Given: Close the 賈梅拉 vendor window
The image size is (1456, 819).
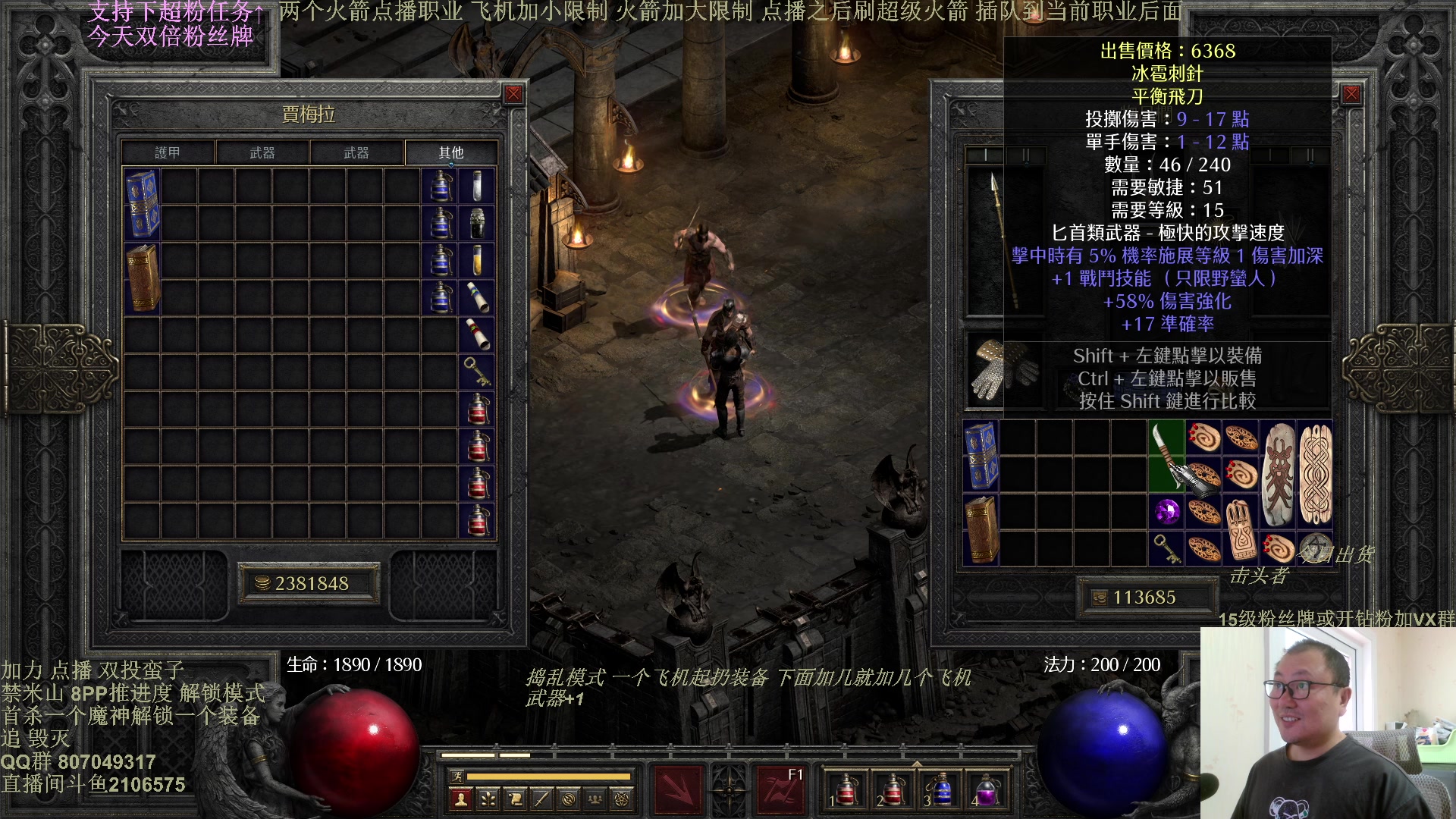Looking at the screenshot, I should (x=513, y=94).
